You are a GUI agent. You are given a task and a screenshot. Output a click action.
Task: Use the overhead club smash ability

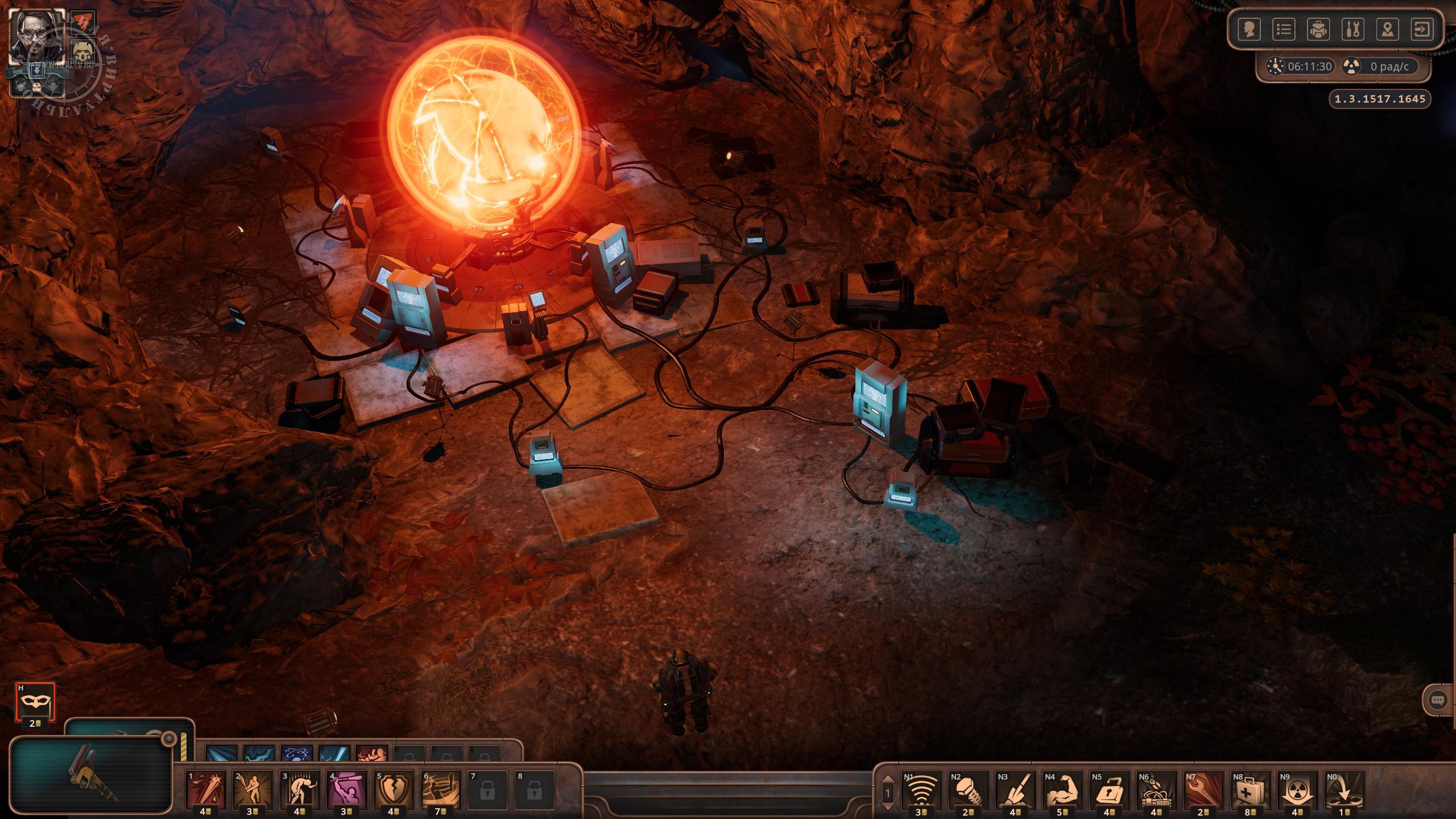tap(346, 789)
